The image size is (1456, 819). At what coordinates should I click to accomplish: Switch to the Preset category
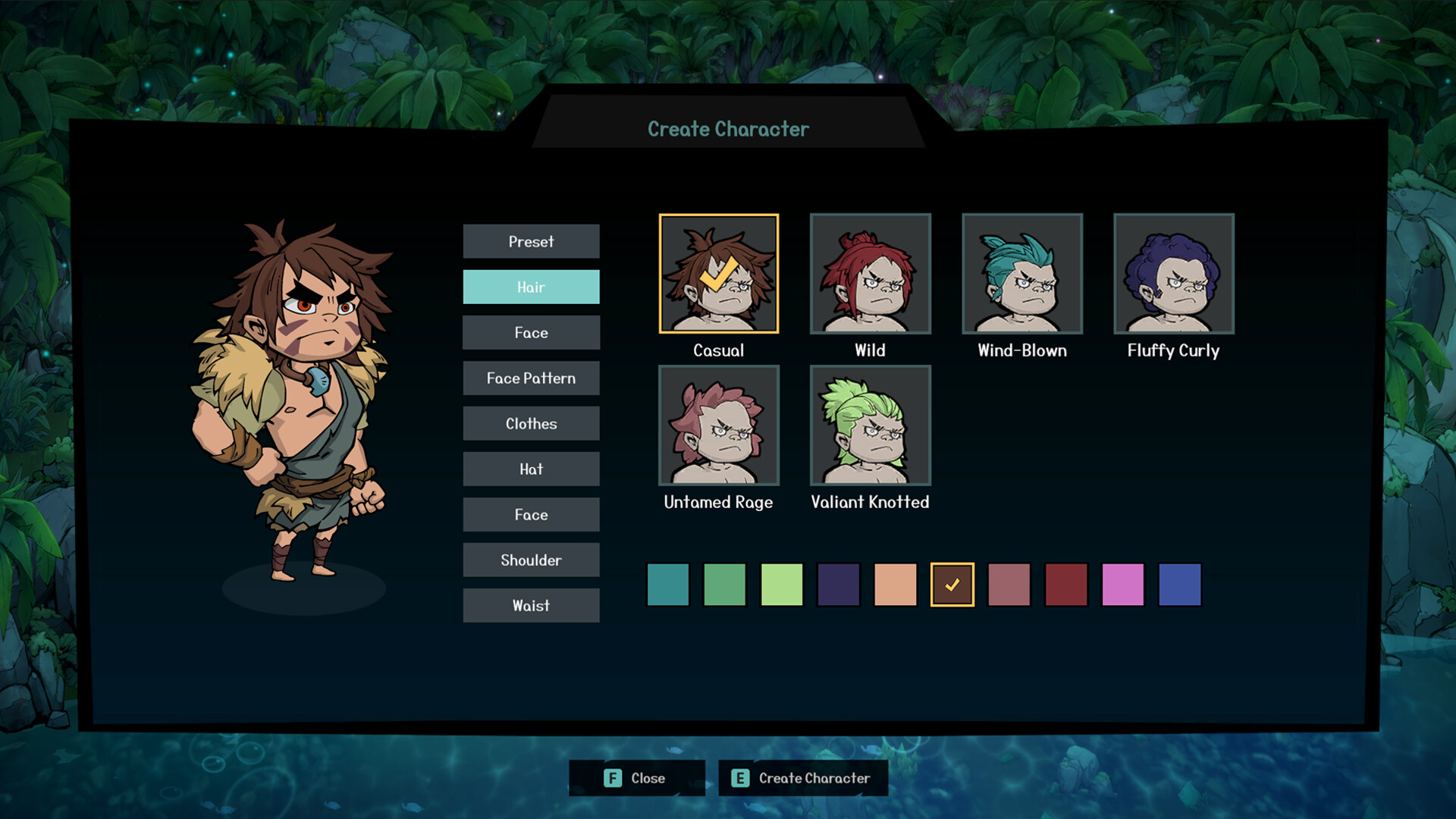click(x=531, y=241)
